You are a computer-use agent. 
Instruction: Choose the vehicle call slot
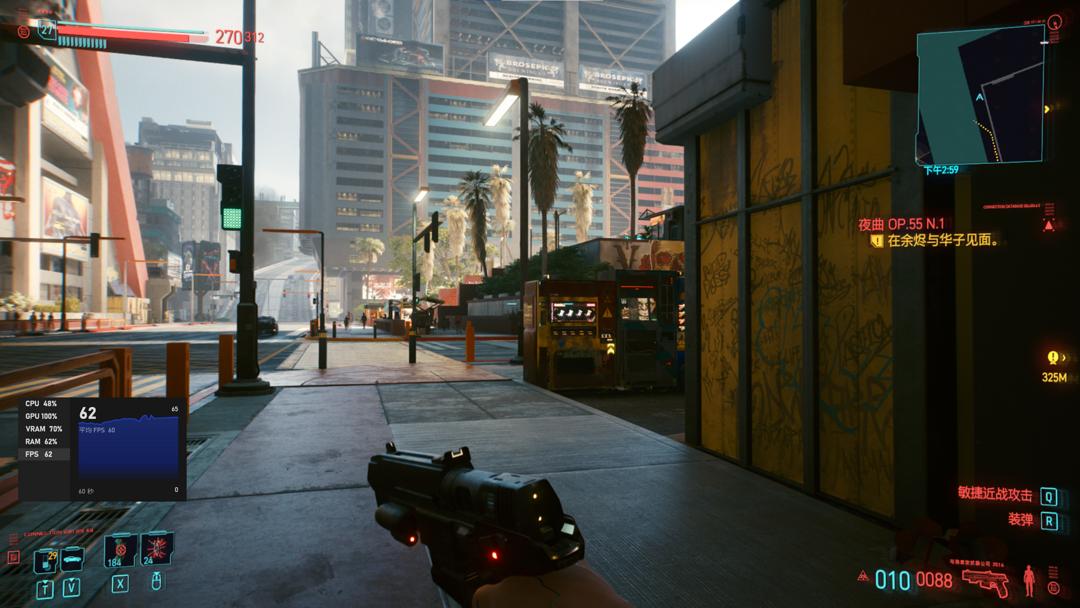72,560
